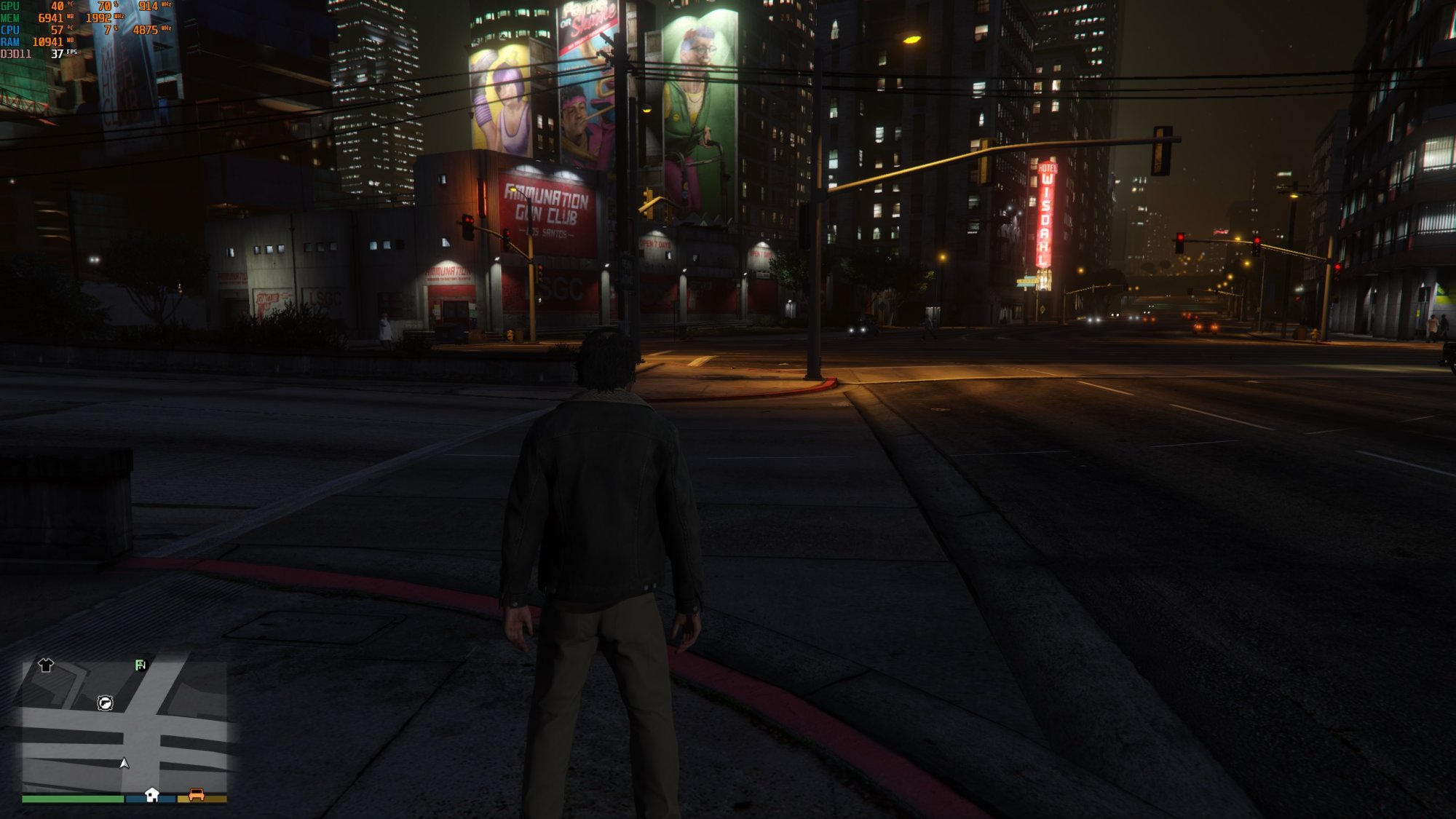Select the GPU temperature readout showing 40 degrees

[57, 6]
